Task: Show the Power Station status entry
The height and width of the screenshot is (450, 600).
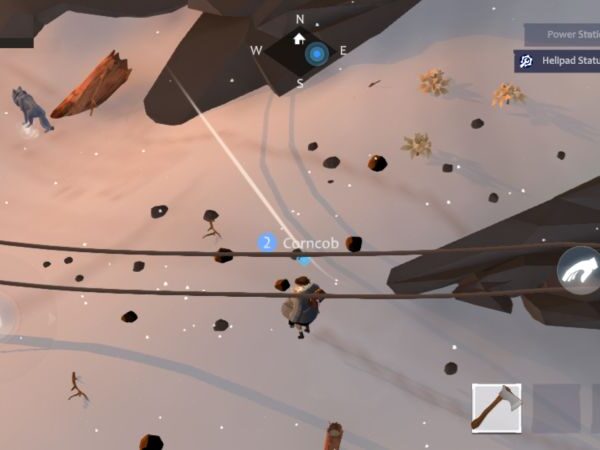Action: [x=562, y=34]
